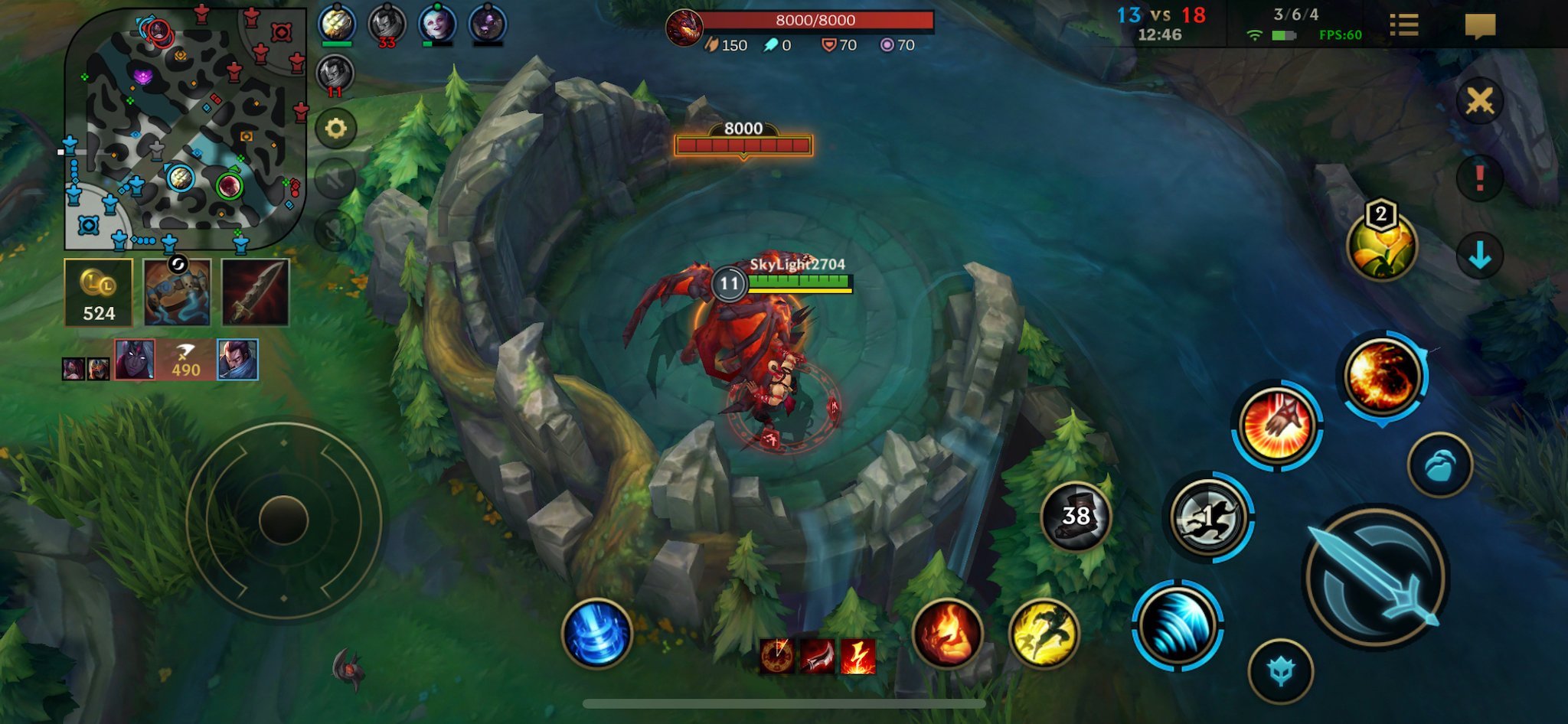Place the yellow flower ward trinket
Screen dimensions: 1568x724
pyautogui.click(x=1381, y=245)
